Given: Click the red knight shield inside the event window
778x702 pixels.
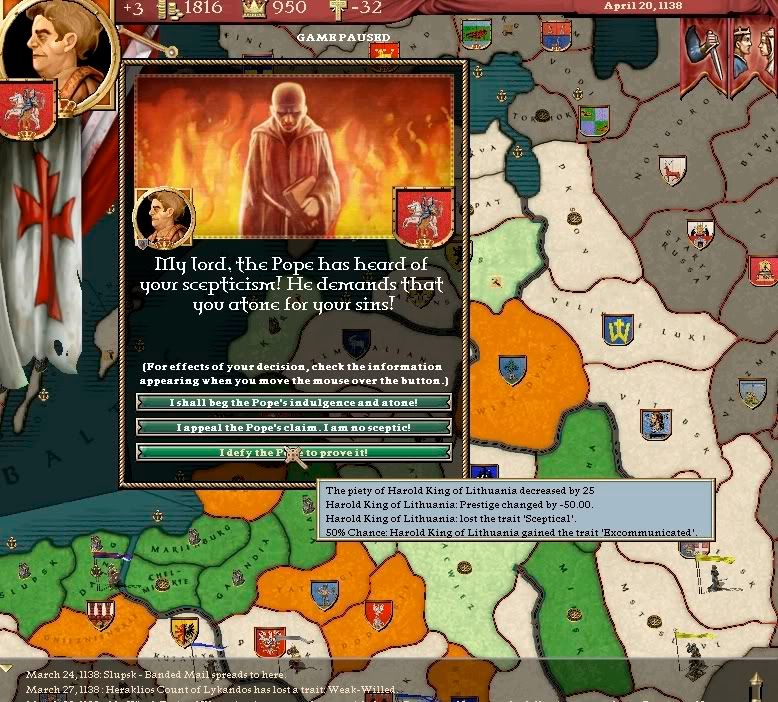Looking at the screenshot, I should pos(425,217).
